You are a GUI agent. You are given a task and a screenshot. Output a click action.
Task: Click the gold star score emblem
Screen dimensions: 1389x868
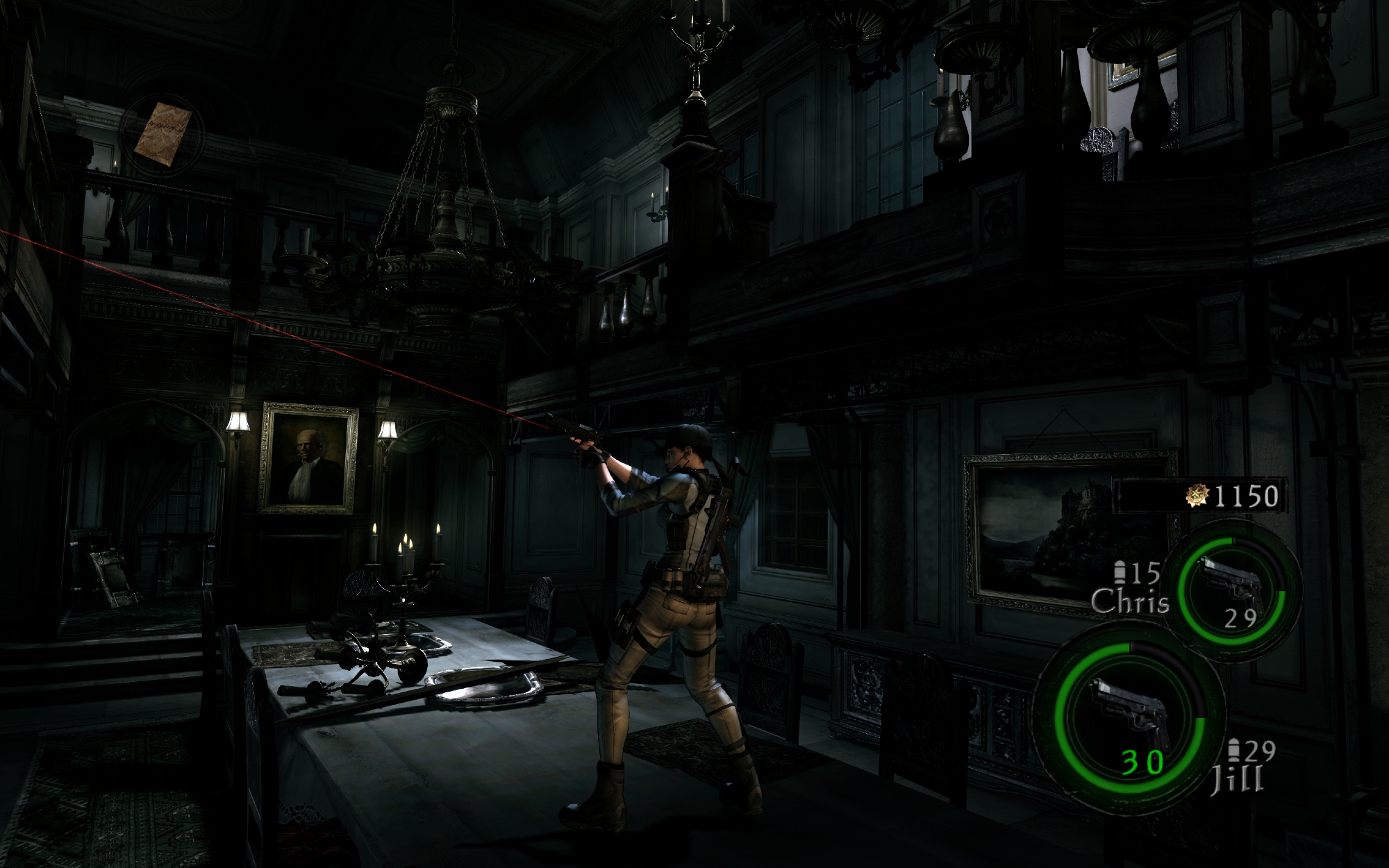click(x=1199, y=495)
